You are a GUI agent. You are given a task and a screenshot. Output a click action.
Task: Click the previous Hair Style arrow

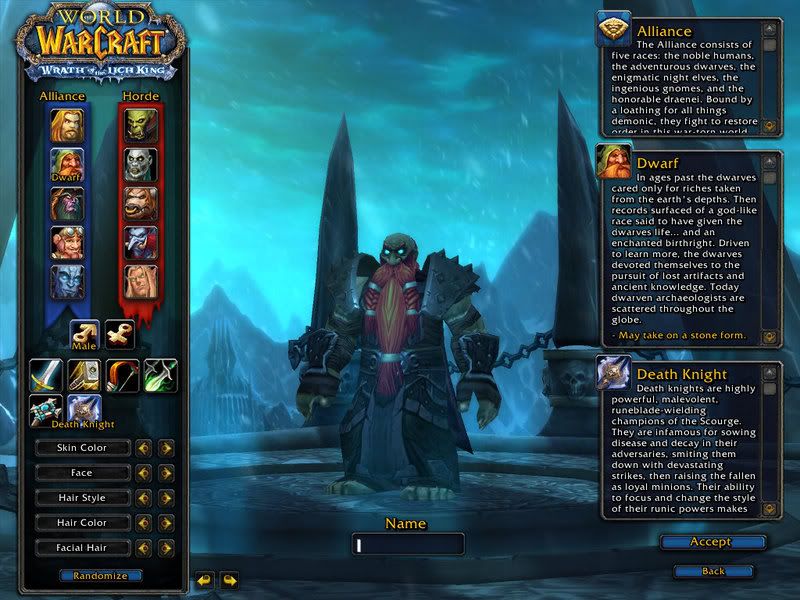click(x=144, y=498)
